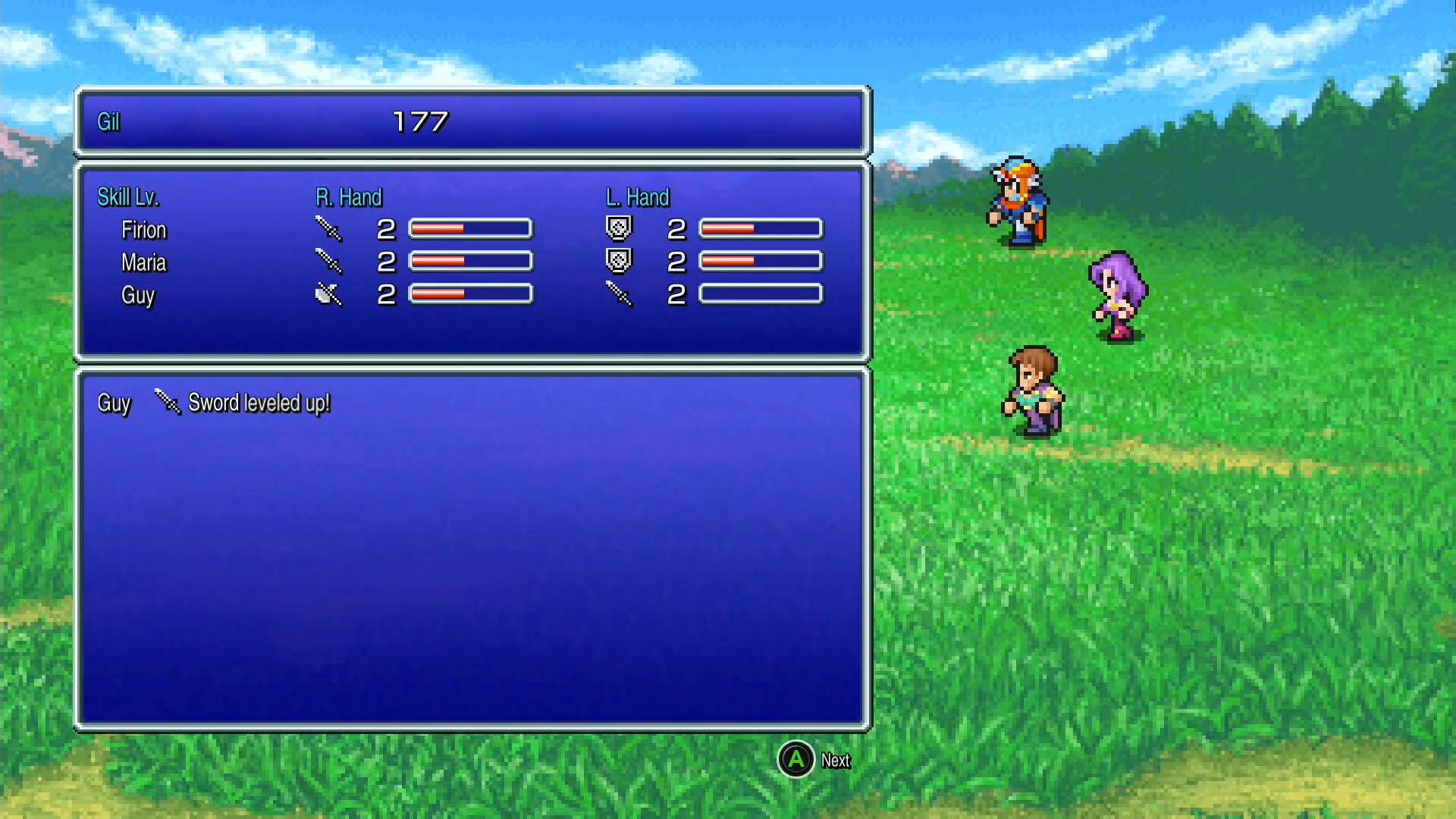Click the R. Hand column header
The height and width of the screenshot is (819, 1456).
349,197
